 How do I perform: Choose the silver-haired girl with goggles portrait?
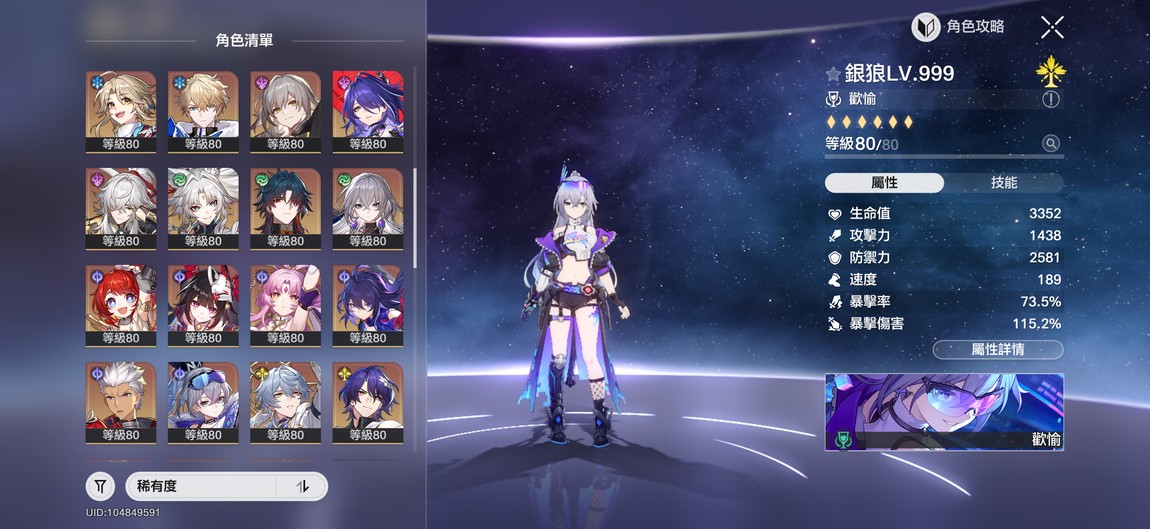point(203,396)
